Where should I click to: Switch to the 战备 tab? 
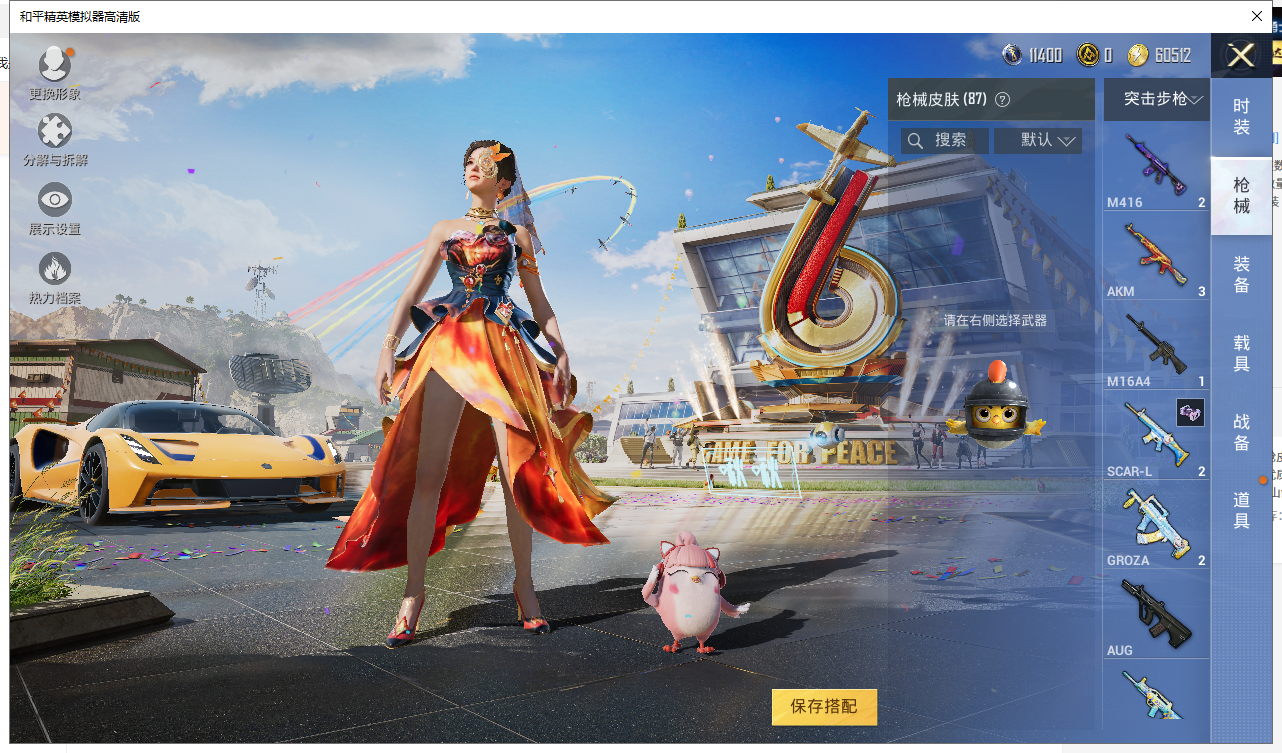pyautogui.click(x=1241, y=432)
